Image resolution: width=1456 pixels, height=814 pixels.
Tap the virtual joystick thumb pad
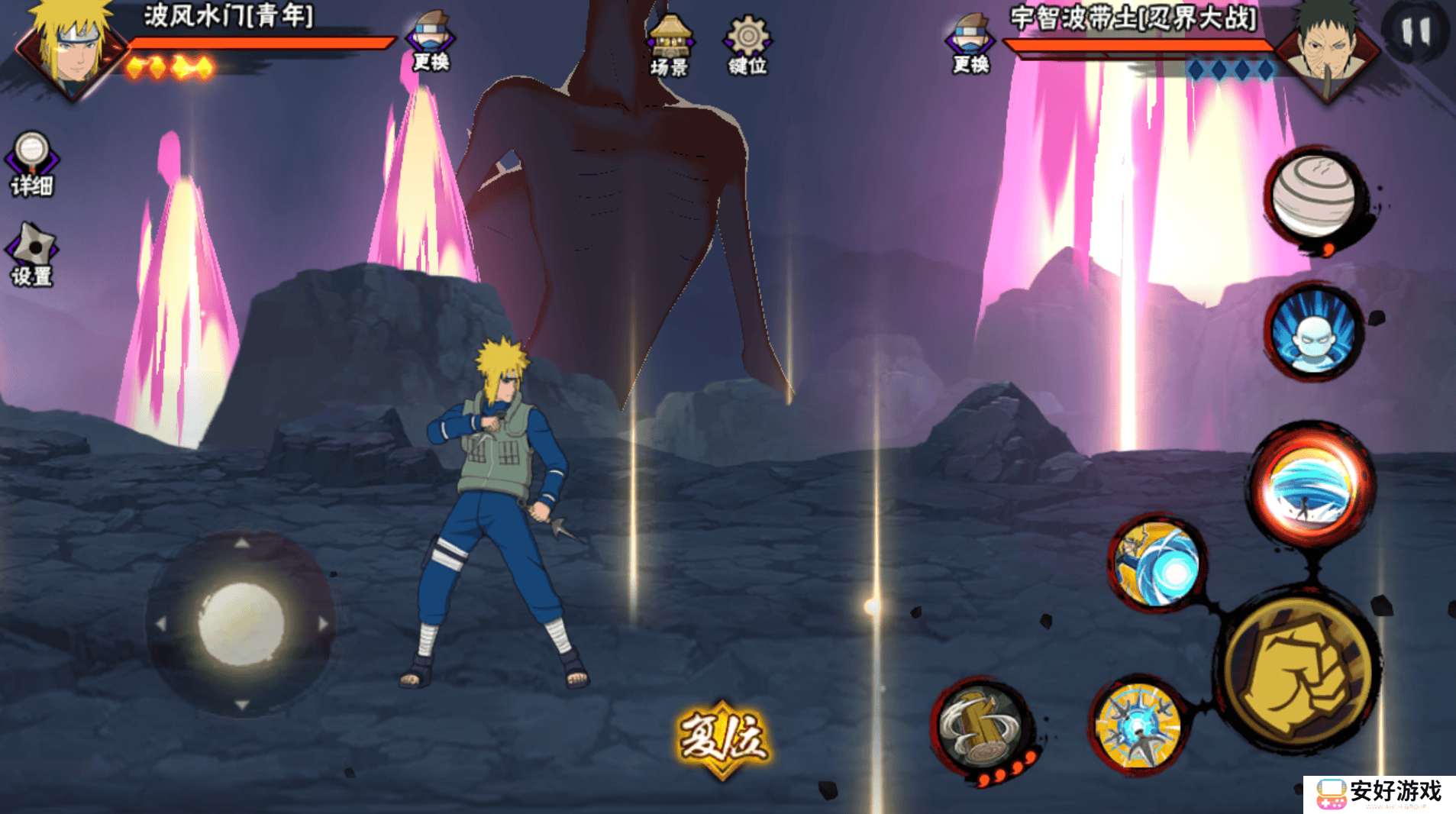241,623
